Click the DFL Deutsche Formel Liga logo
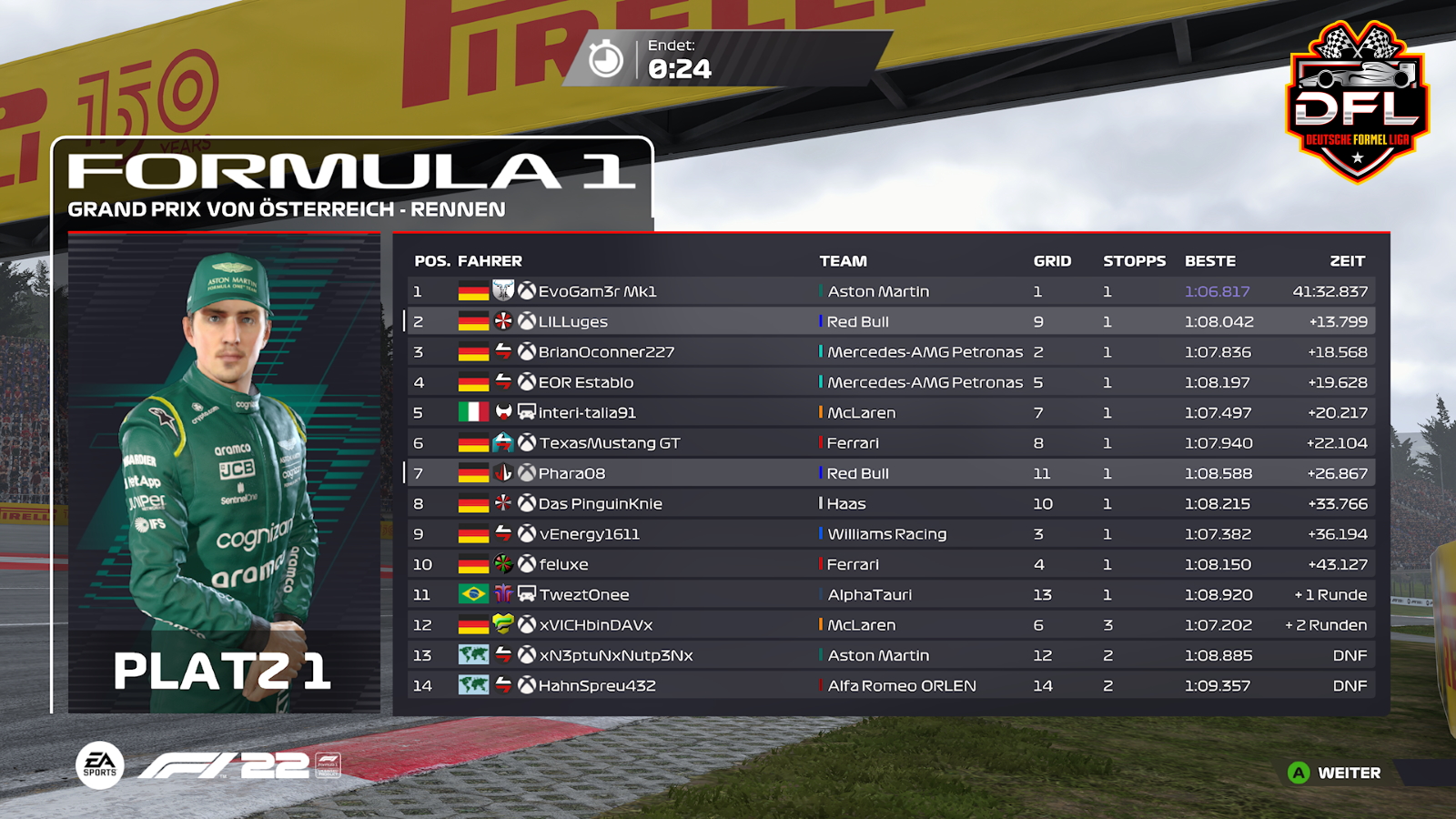This screenshot has height=819, width=1456. (x=1357, y=100)
